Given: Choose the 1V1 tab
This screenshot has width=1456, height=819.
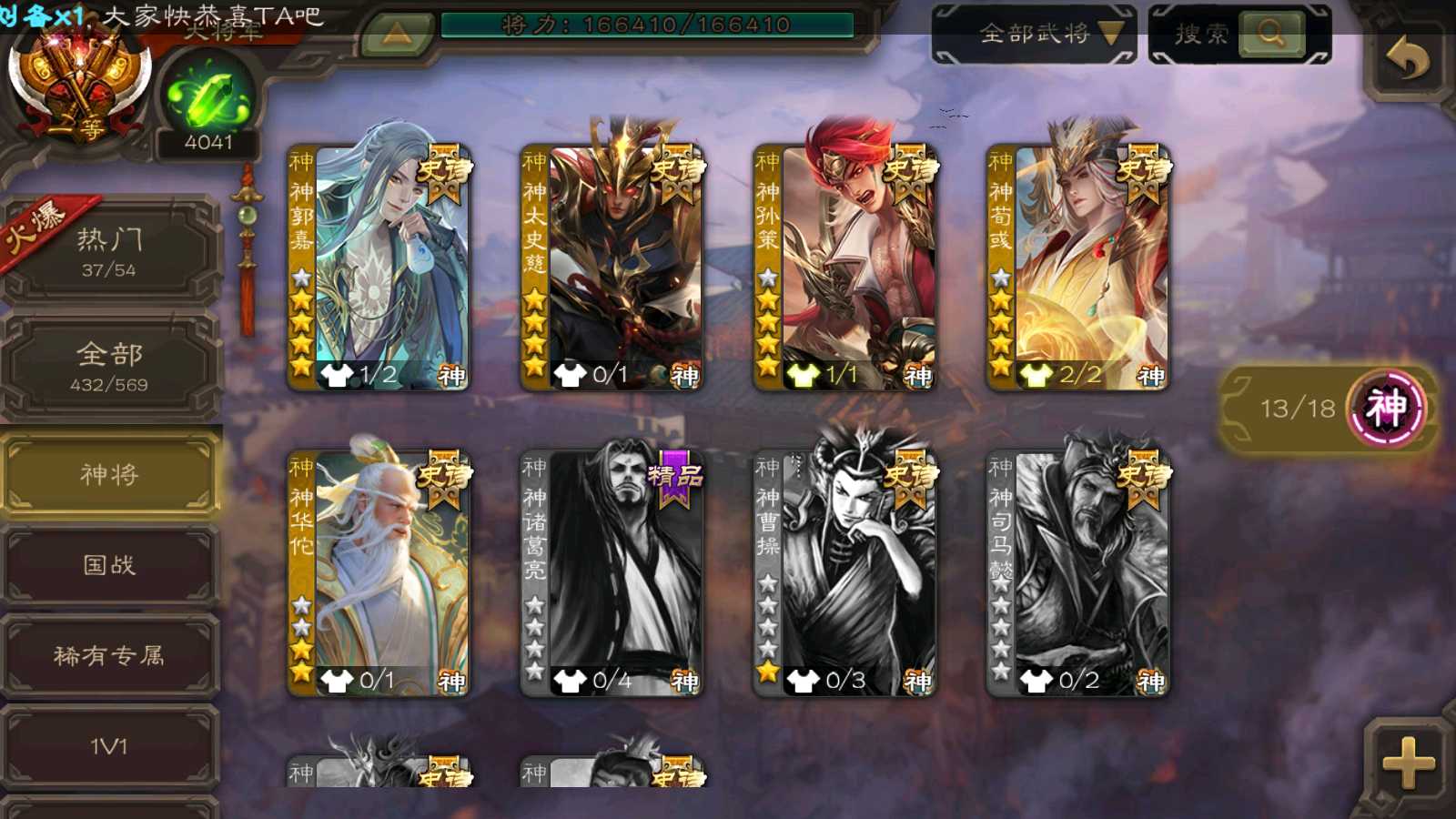Looking at the screenshot, I should (x=109, y=746).
